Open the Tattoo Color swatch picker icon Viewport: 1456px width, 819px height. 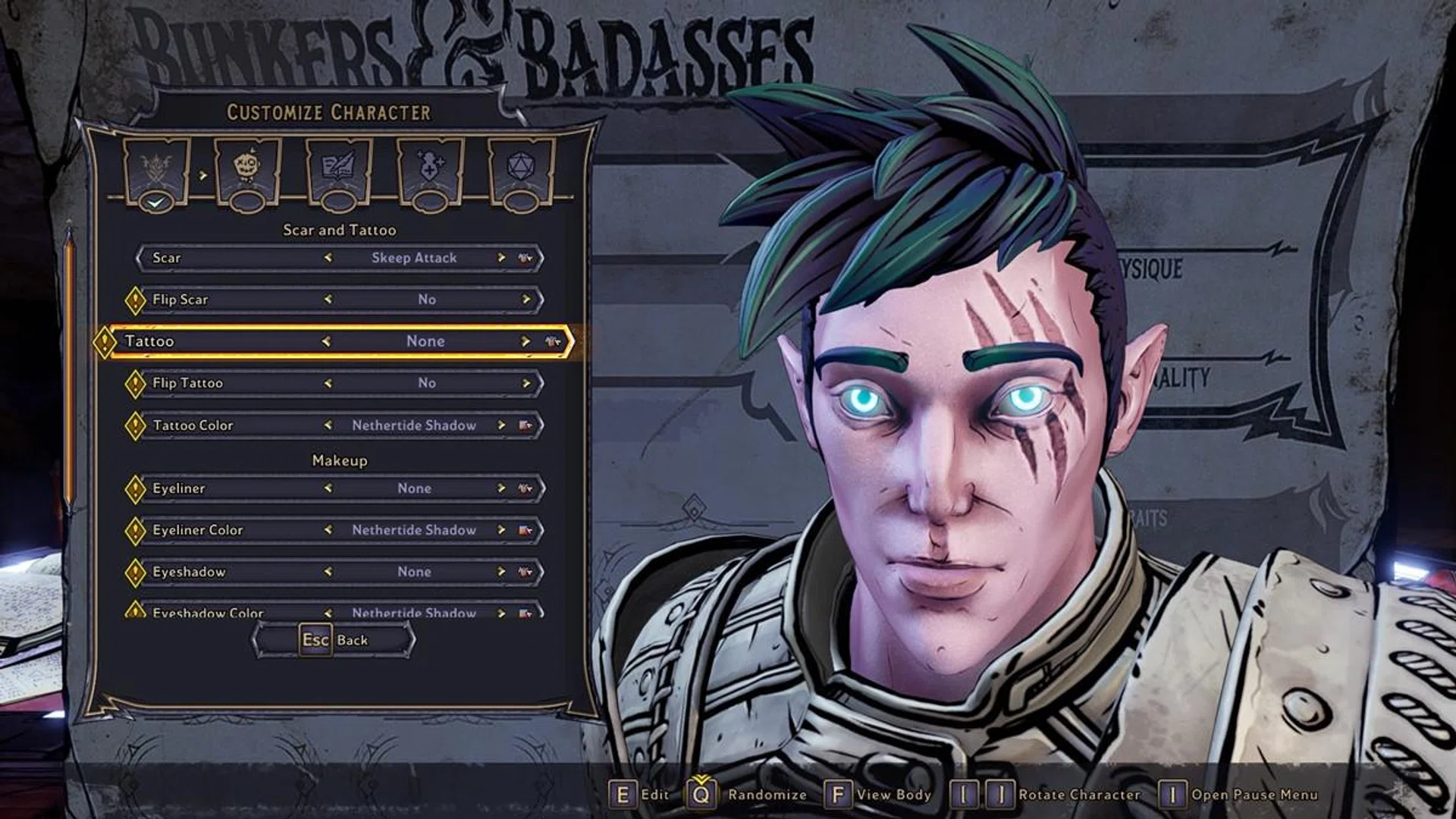pyautogui.click(x=525, y=425)
